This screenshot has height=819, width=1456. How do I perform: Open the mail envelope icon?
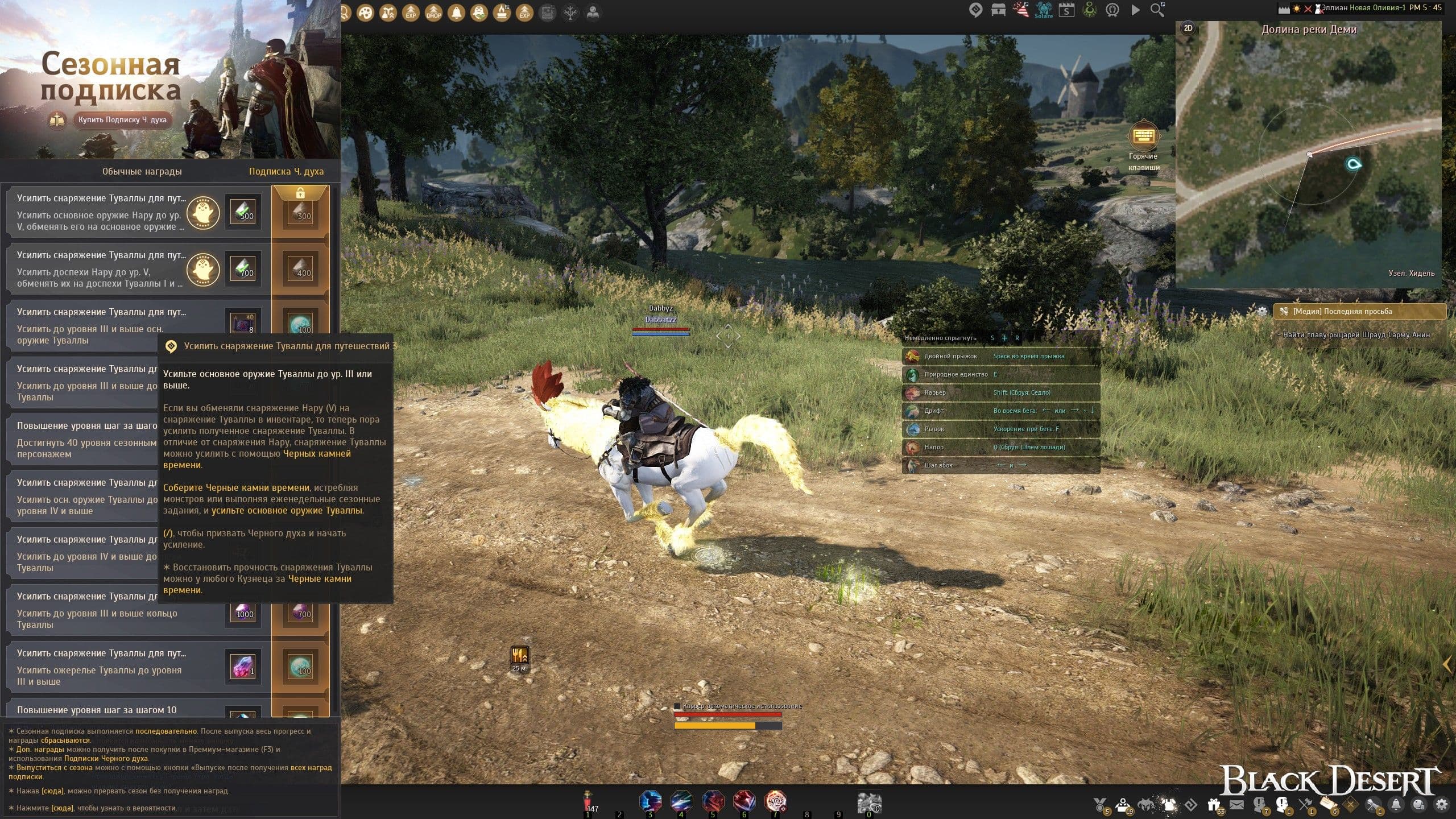(1236, 805)
